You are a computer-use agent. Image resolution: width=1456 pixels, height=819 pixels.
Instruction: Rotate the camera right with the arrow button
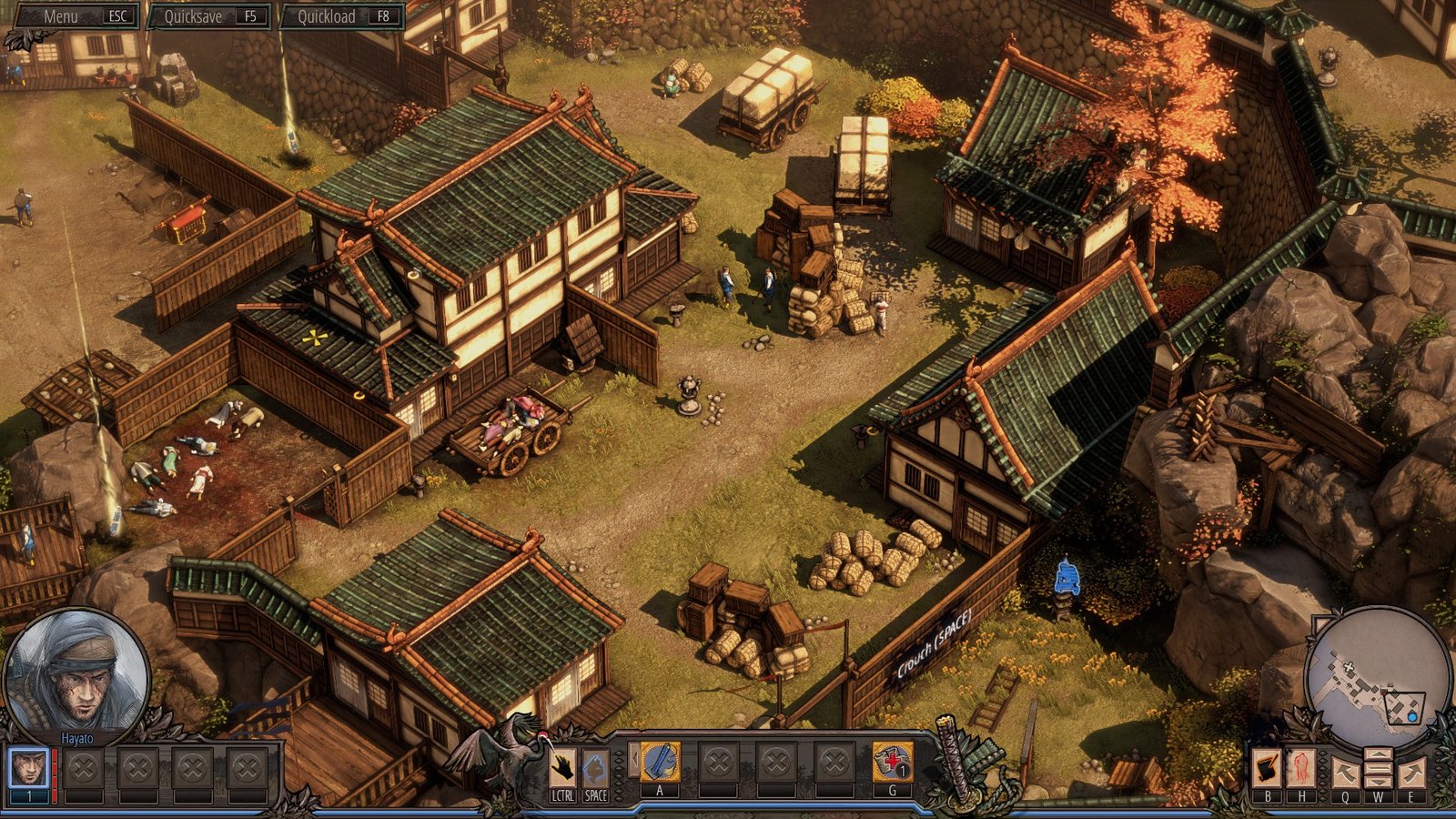pyautogui.click(x=1411, y=773)
